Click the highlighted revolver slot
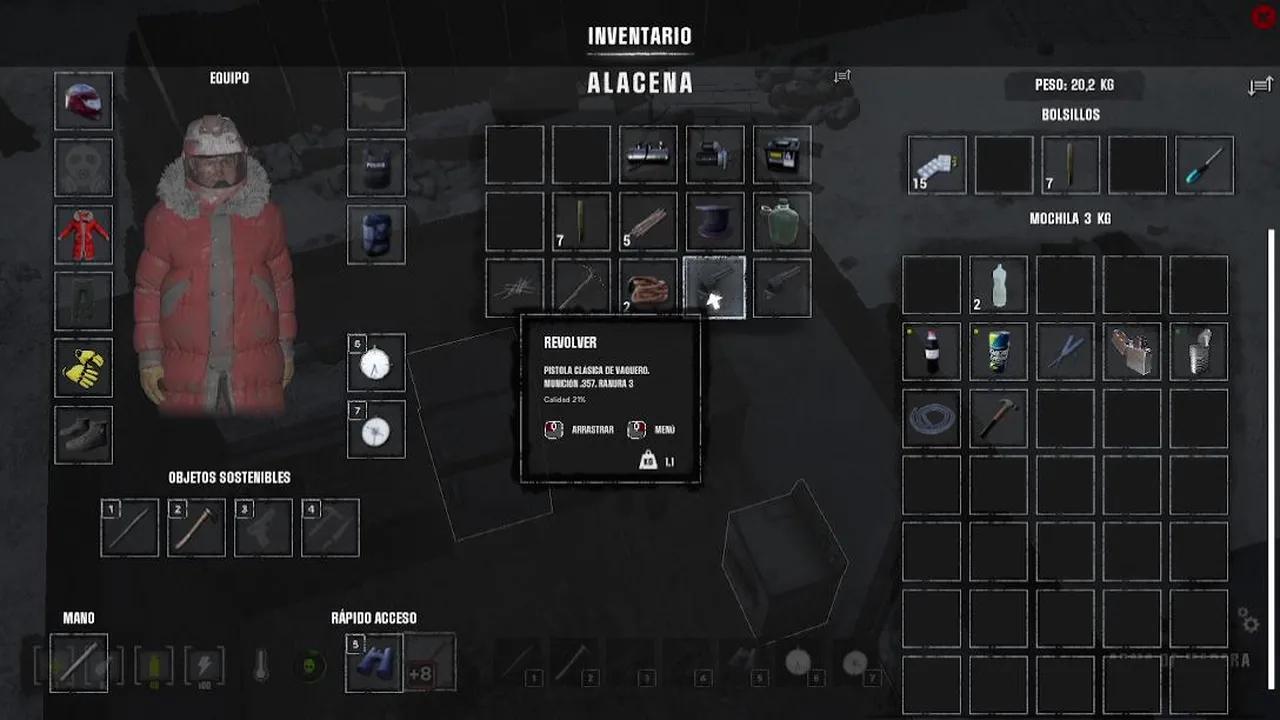 pyautogui.click(x=715, y=288)
